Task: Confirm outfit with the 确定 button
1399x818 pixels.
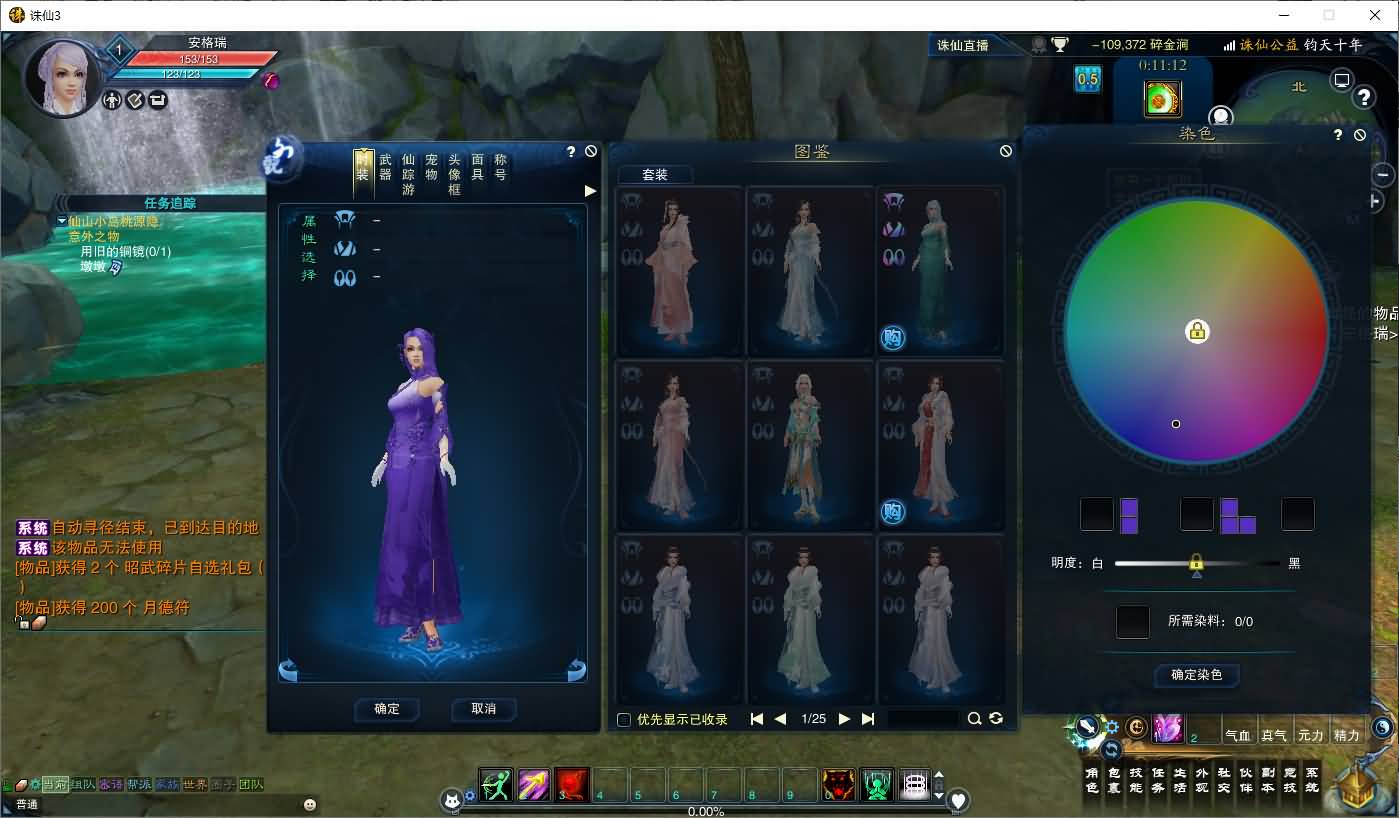Action: tap(387, 708)
